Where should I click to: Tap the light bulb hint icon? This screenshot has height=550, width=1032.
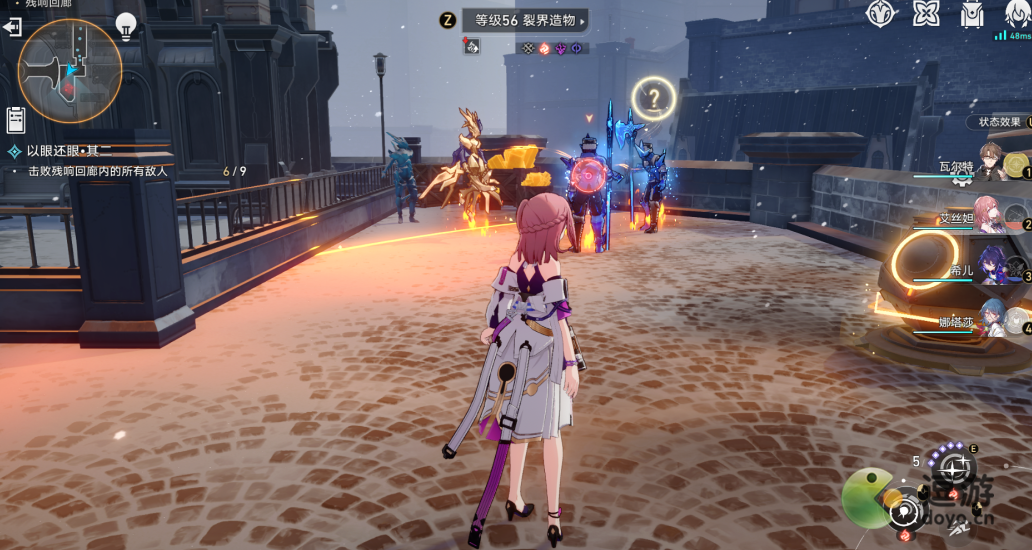[x=126, y=25]
